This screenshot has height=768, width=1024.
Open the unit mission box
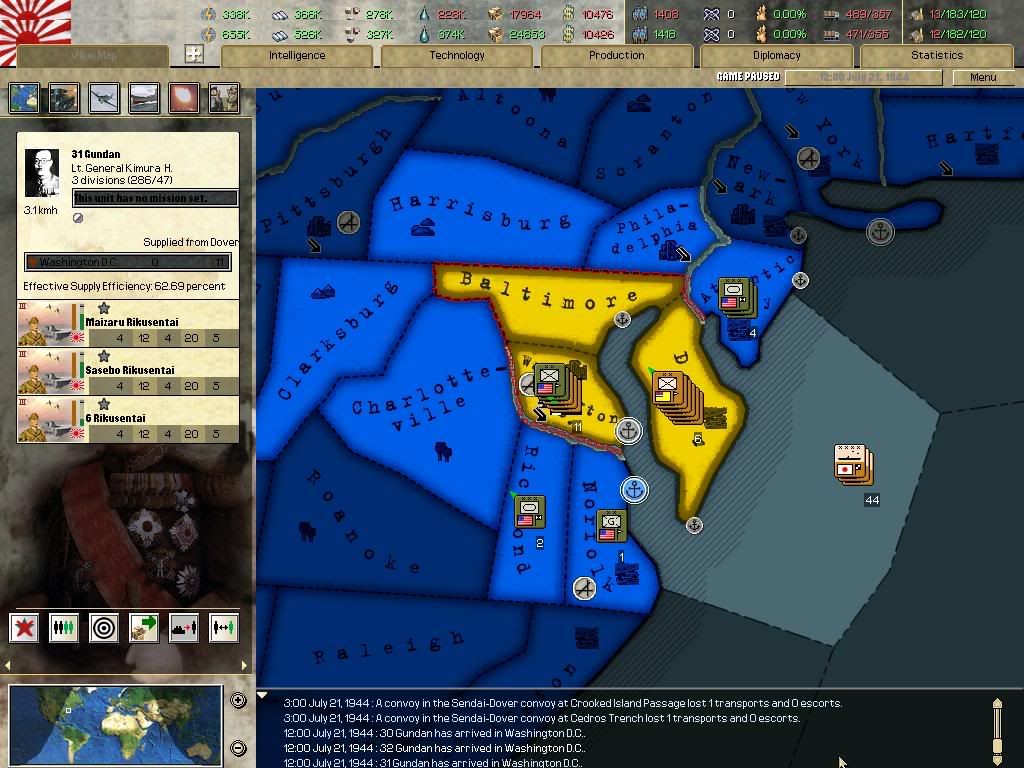(156, 198)
